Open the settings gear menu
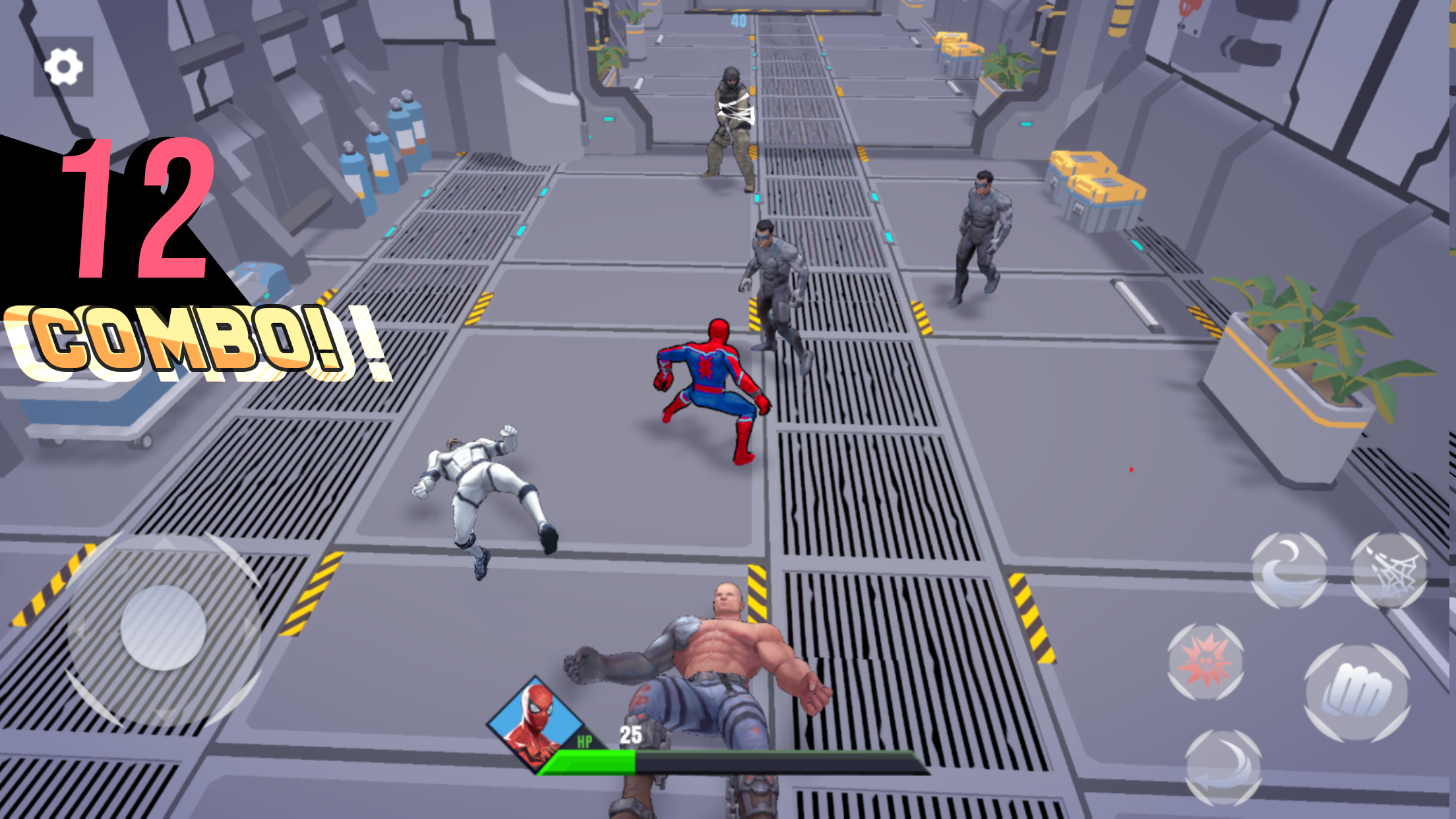Image resolution: width=1456 pixels, height=819 pixels. click(x=64, y=65)
